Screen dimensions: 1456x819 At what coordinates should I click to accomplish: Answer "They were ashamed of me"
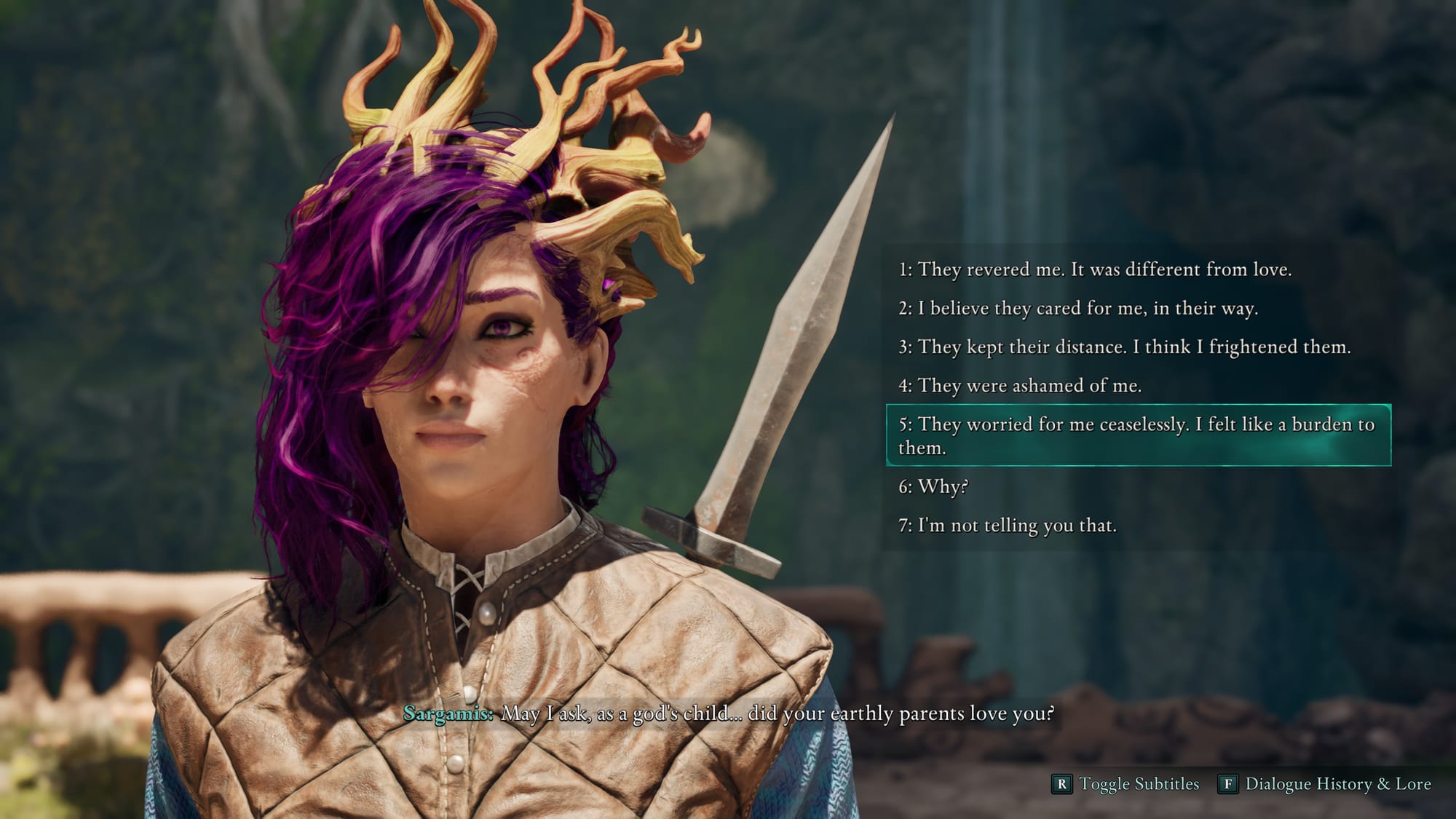point(1019,385)
